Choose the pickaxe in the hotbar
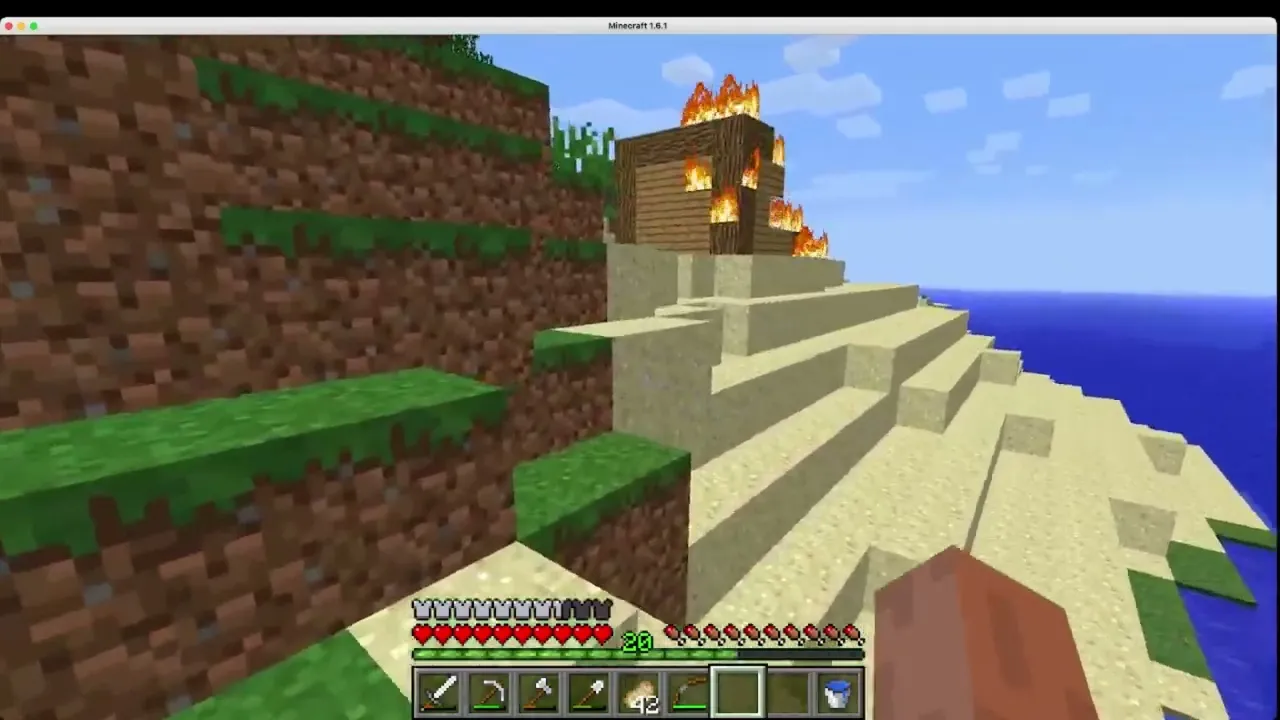Viewport: 1280px width, 720px height. 489,693
